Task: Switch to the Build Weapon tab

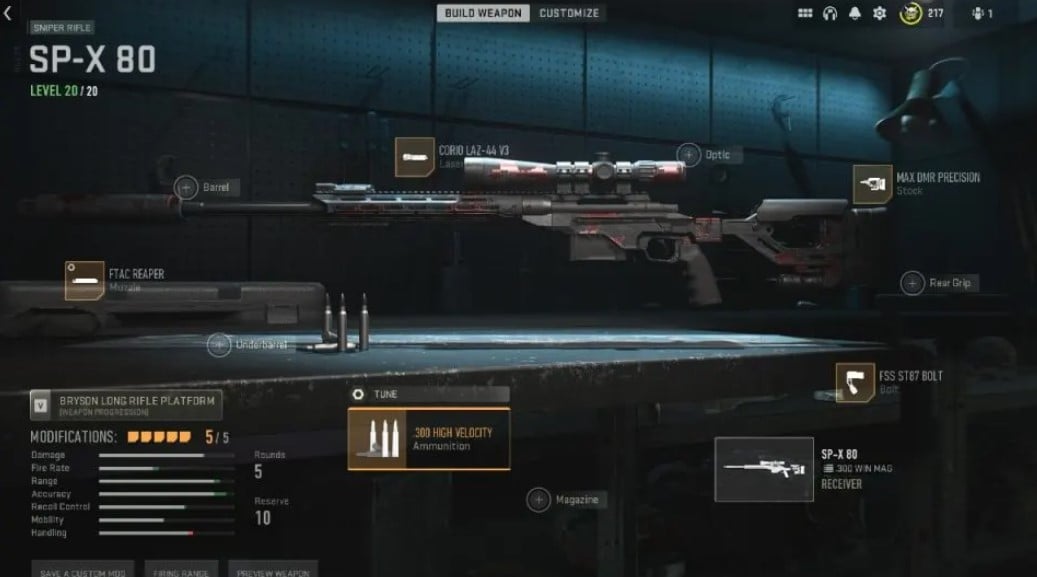Action: click(484, 13)
